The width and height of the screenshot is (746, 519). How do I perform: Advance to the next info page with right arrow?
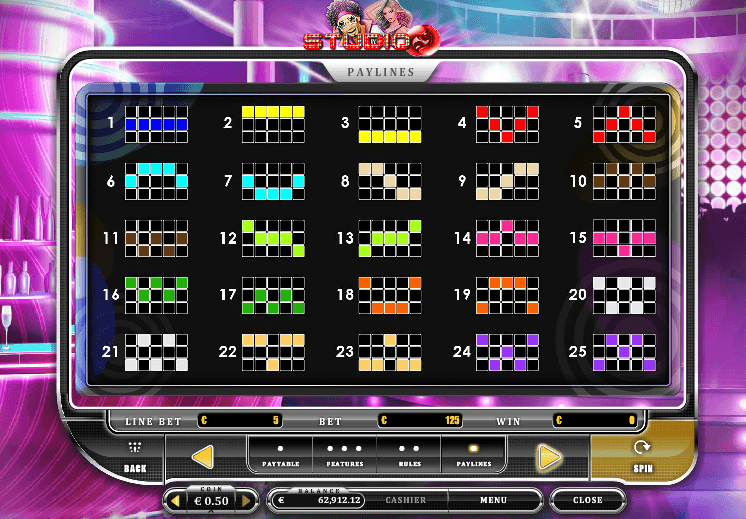548,457
